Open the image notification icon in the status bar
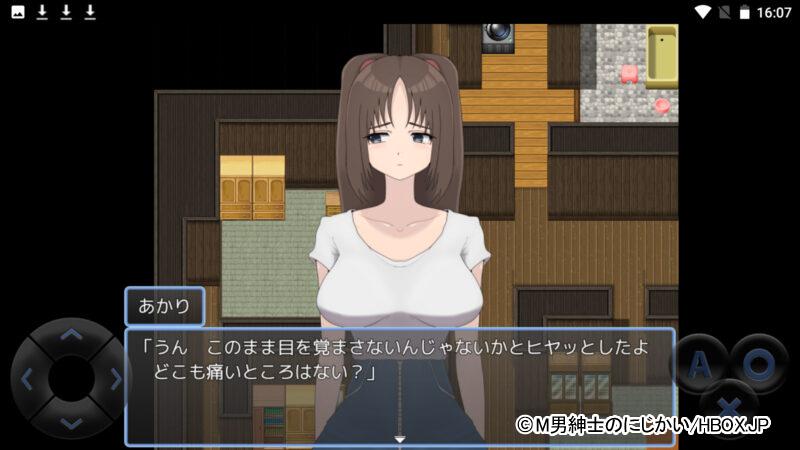Image resolution: width=800 pixels, height=450 pixels. [x=17, y=12]
